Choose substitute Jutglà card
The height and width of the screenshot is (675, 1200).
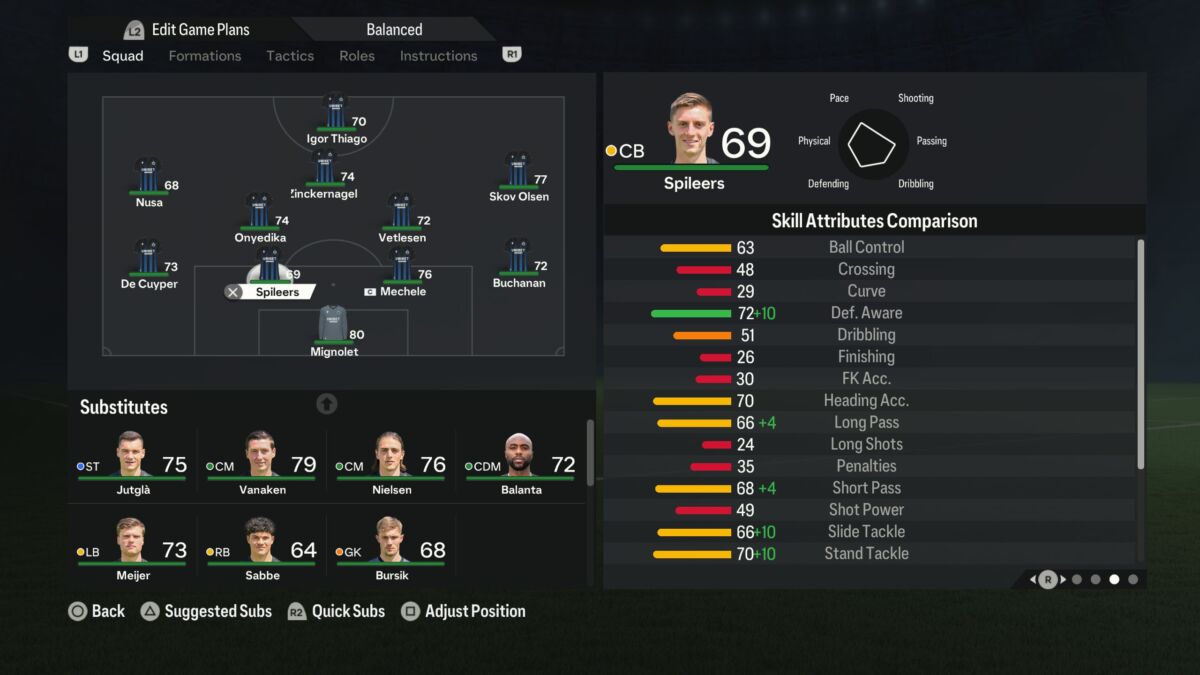point(132,464)
